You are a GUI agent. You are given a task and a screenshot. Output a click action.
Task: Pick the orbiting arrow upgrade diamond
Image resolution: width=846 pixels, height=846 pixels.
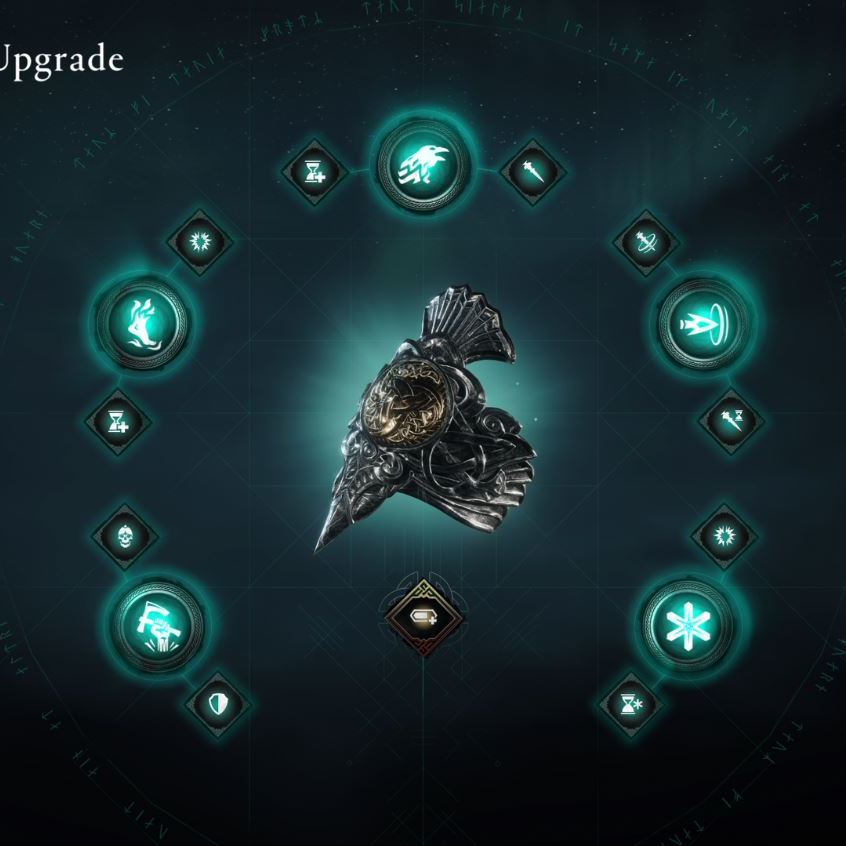(x=646, y=242)
